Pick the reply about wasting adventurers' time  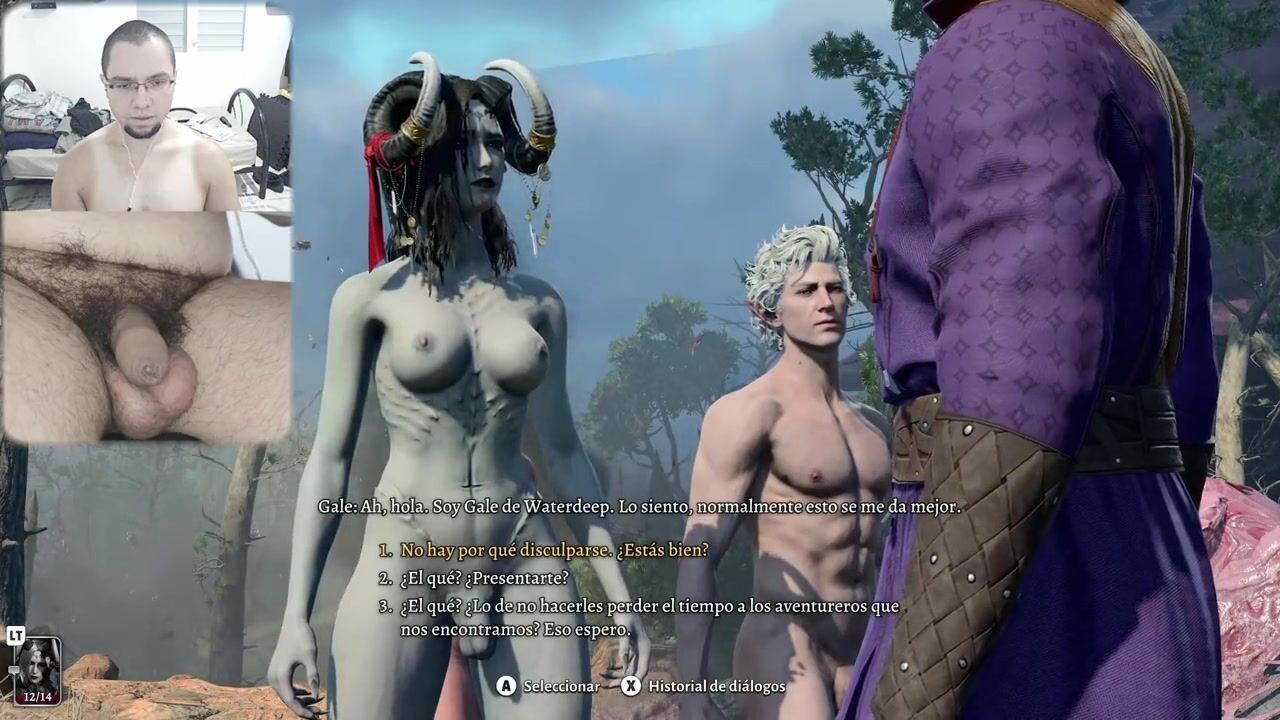[x=648, y=618]
